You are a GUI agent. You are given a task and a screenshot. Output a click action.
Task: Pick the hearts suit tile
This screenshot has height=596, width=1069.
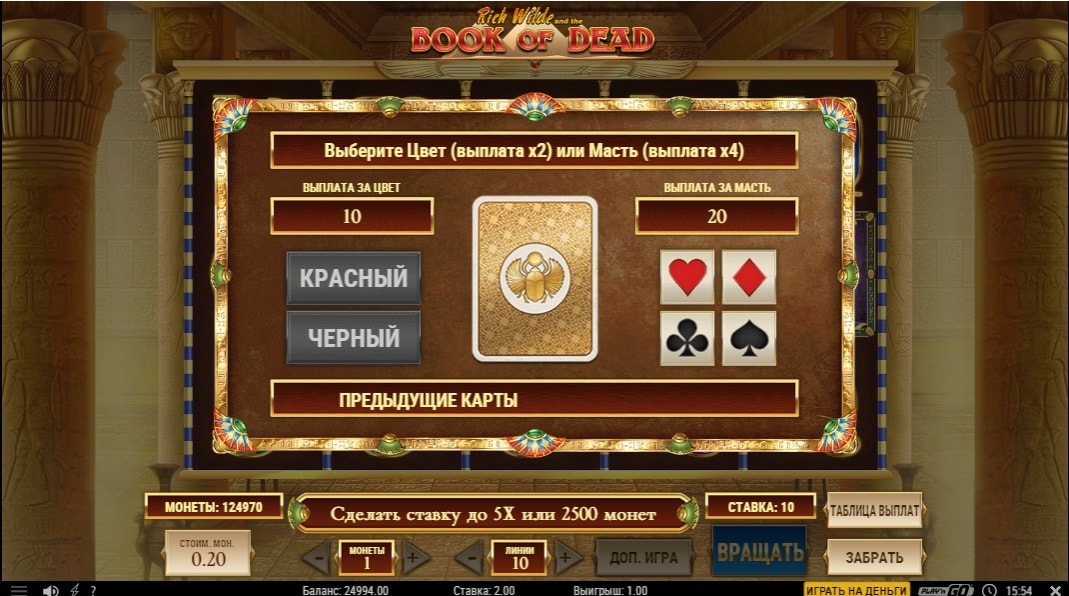(687, 277)
